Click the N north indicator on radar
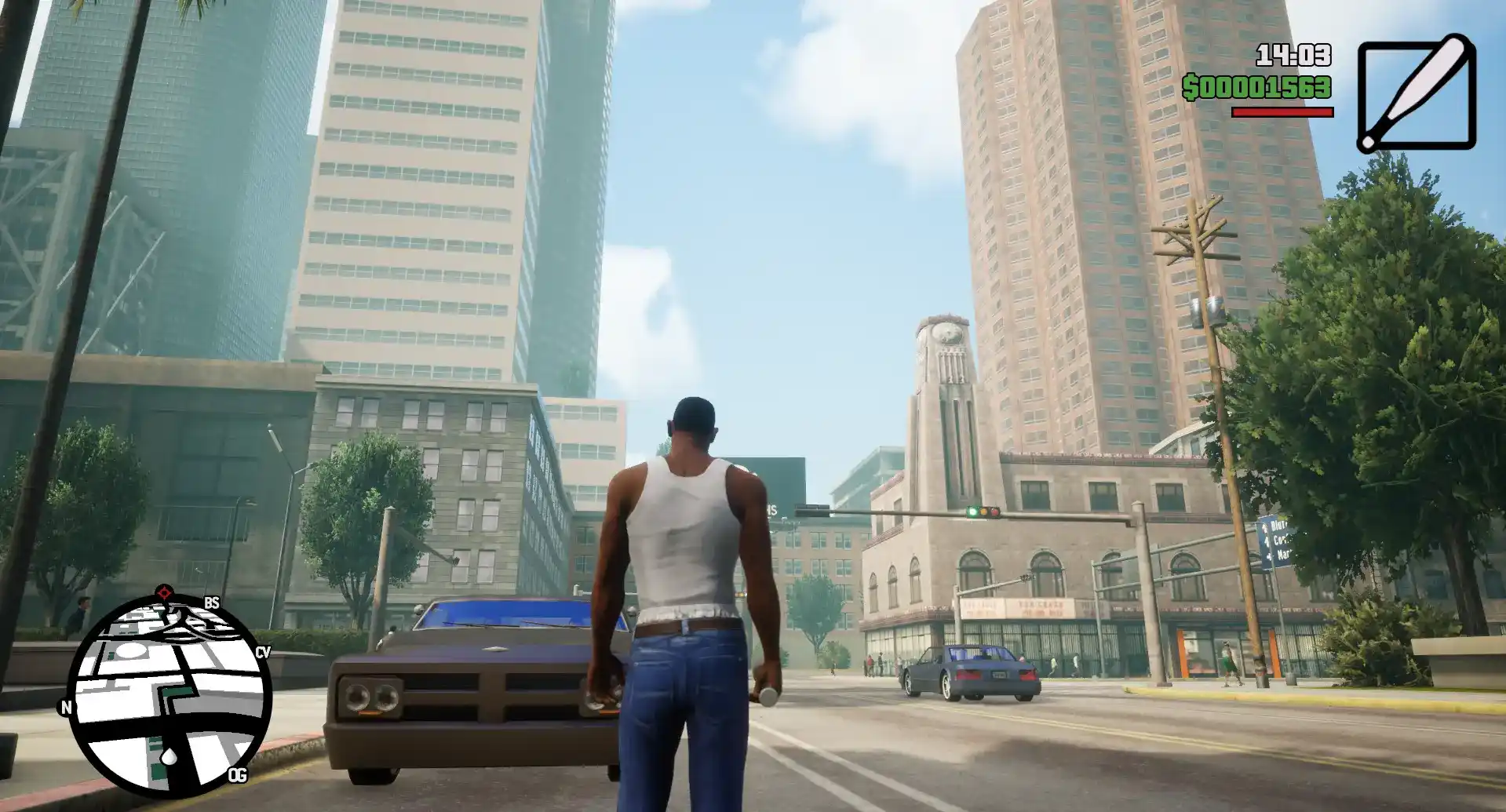 pyautogui.click(x=66, y=708)
